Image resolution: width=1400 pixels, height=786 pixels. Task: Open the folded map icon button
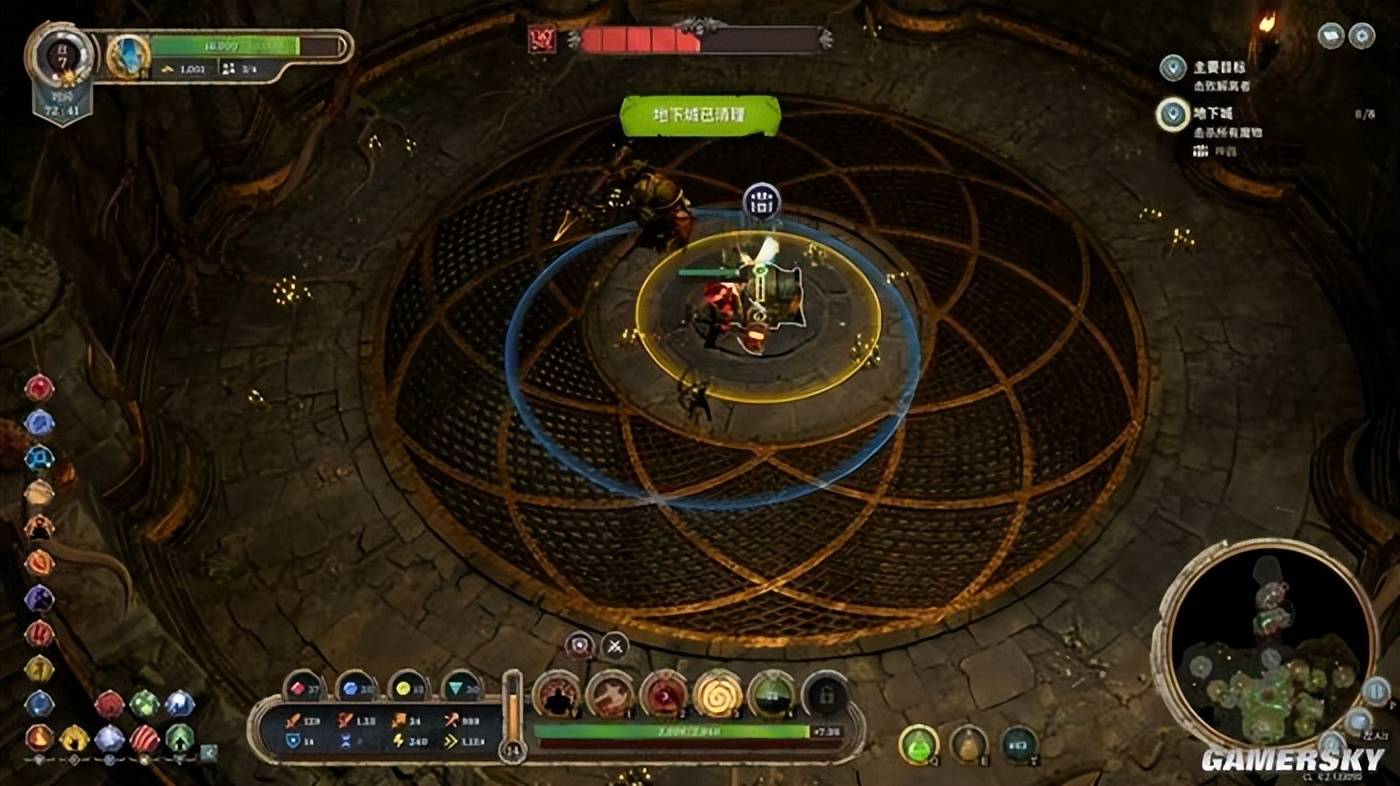pyautogui.click(x=1331, y=36)
